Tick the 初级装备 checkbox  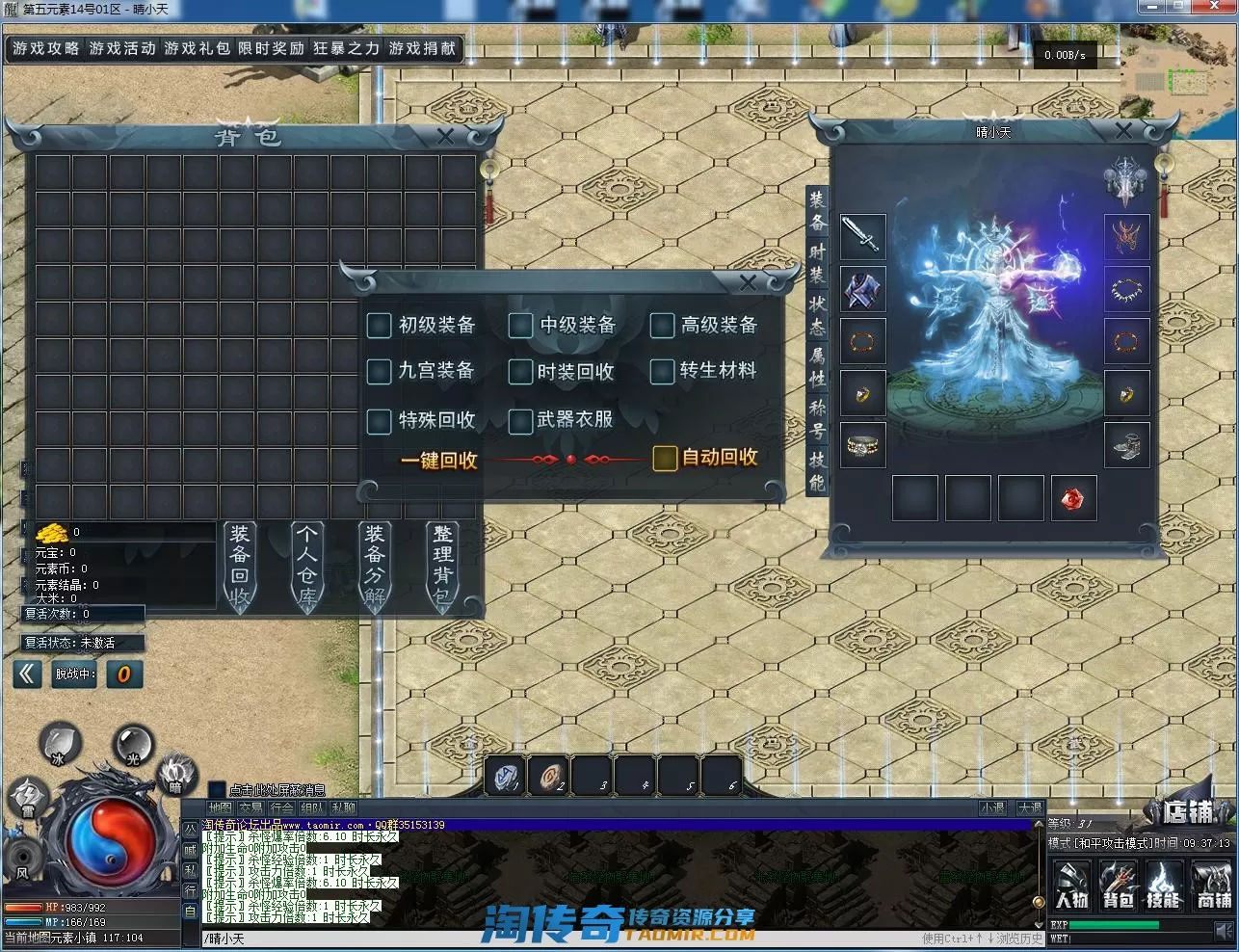coord(379,325)
